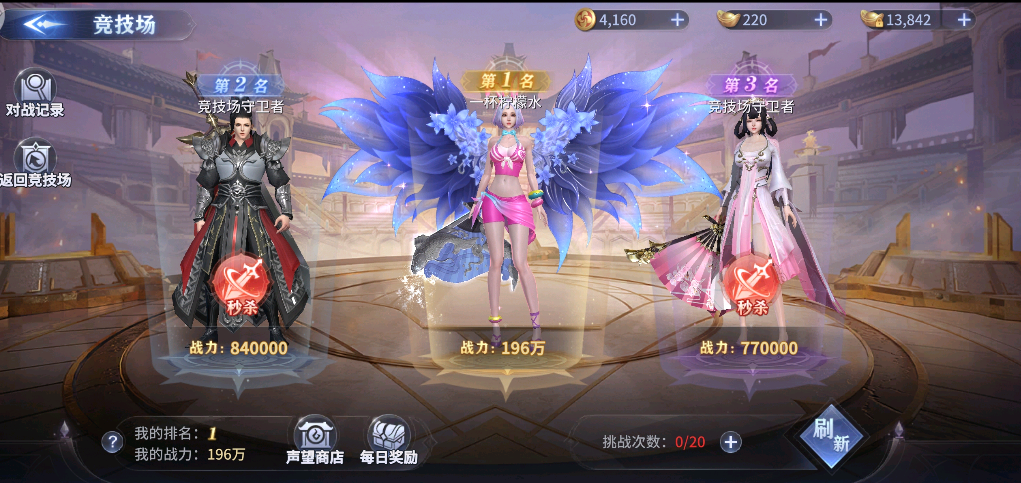Add more coins with the 4,160 plus button
The width and height of the screenshot is (1021, 483).
tap(677, 19)
